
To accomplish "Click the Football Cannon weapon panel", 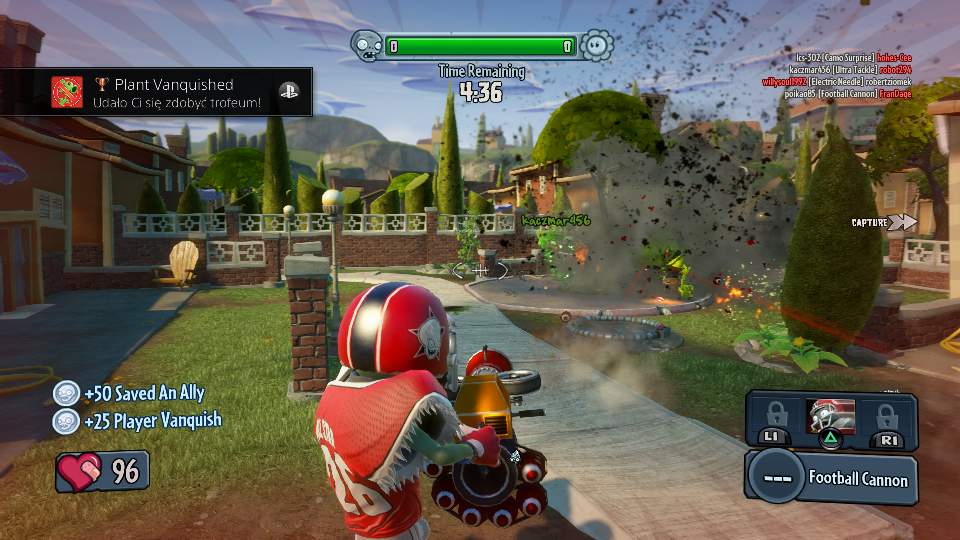I will tap(830, 478).
